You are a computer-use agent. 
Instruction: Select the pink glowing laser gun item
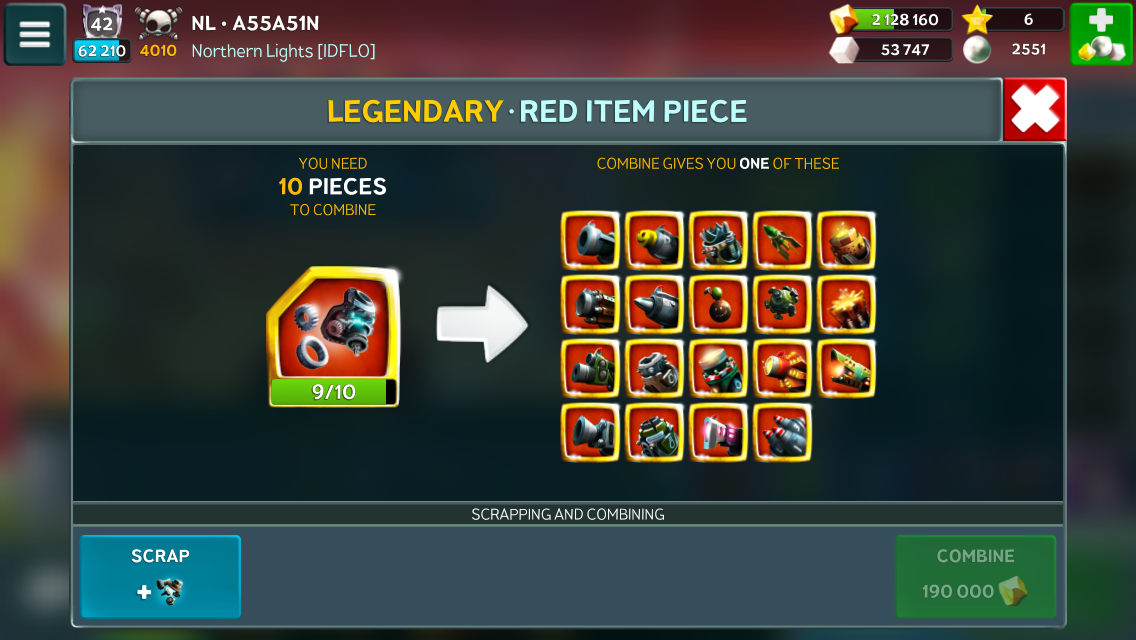click(x=718, y=432)
